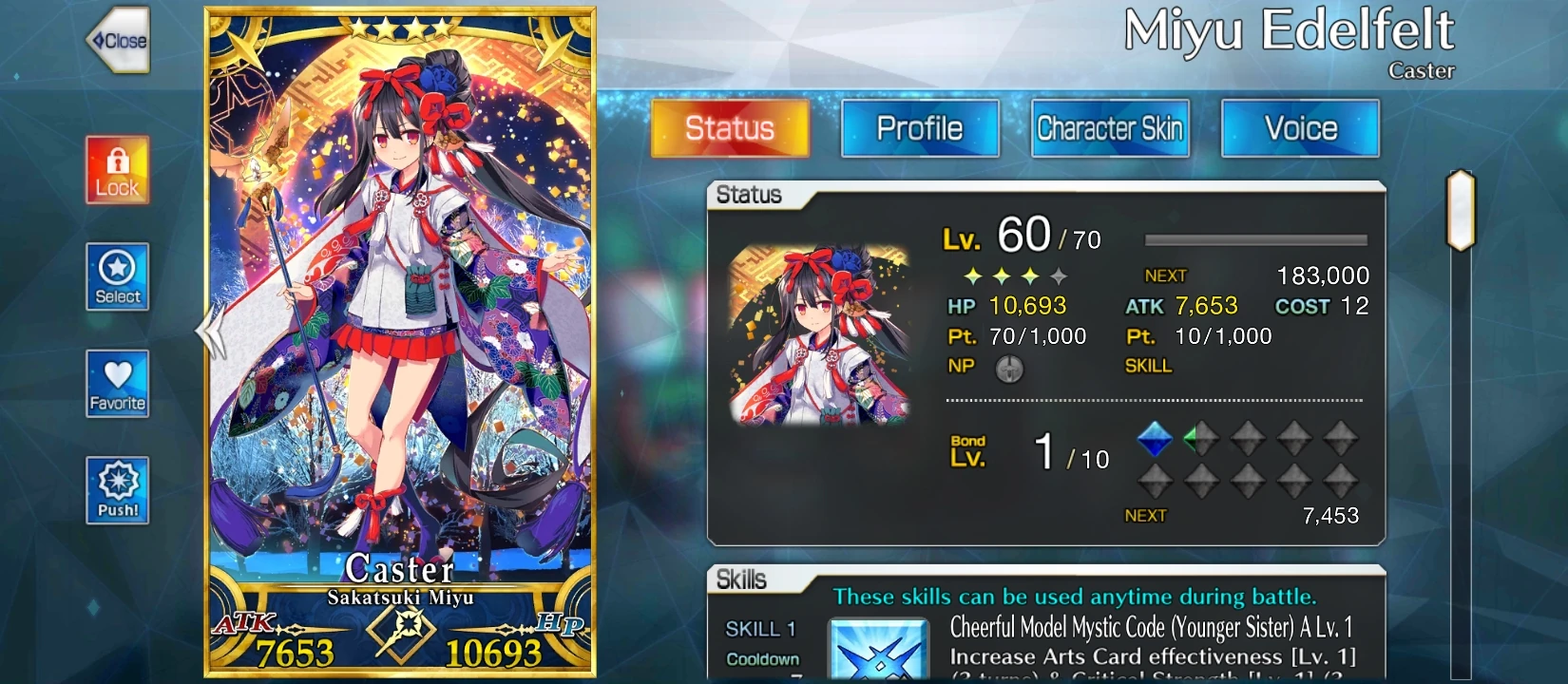Toggle the second green bond gem
The image size is (1568, 684).
click(x=1200, y=437)
